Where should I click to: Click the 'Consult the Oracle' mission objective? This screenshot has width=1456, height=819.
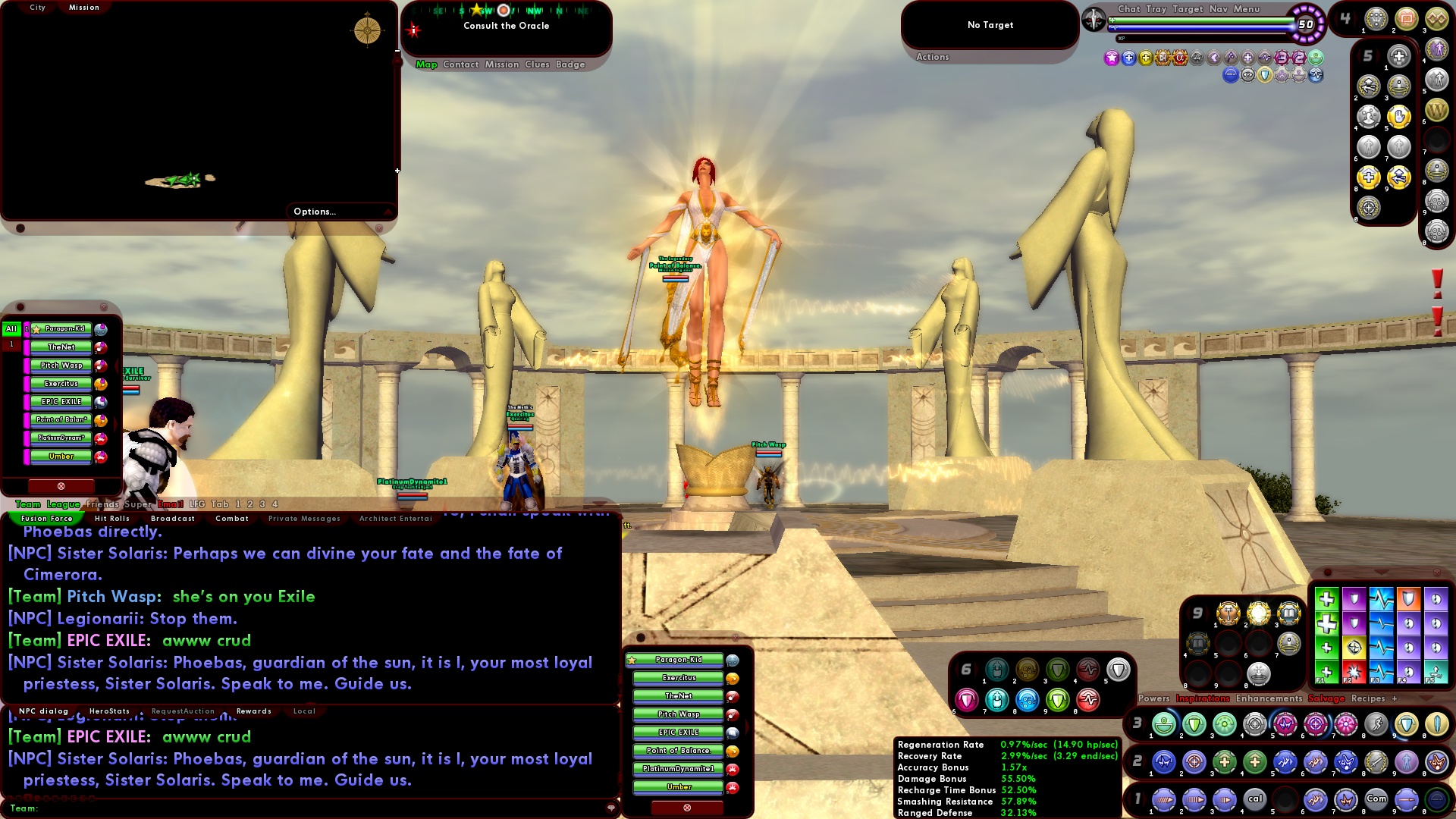pos(507,25)
